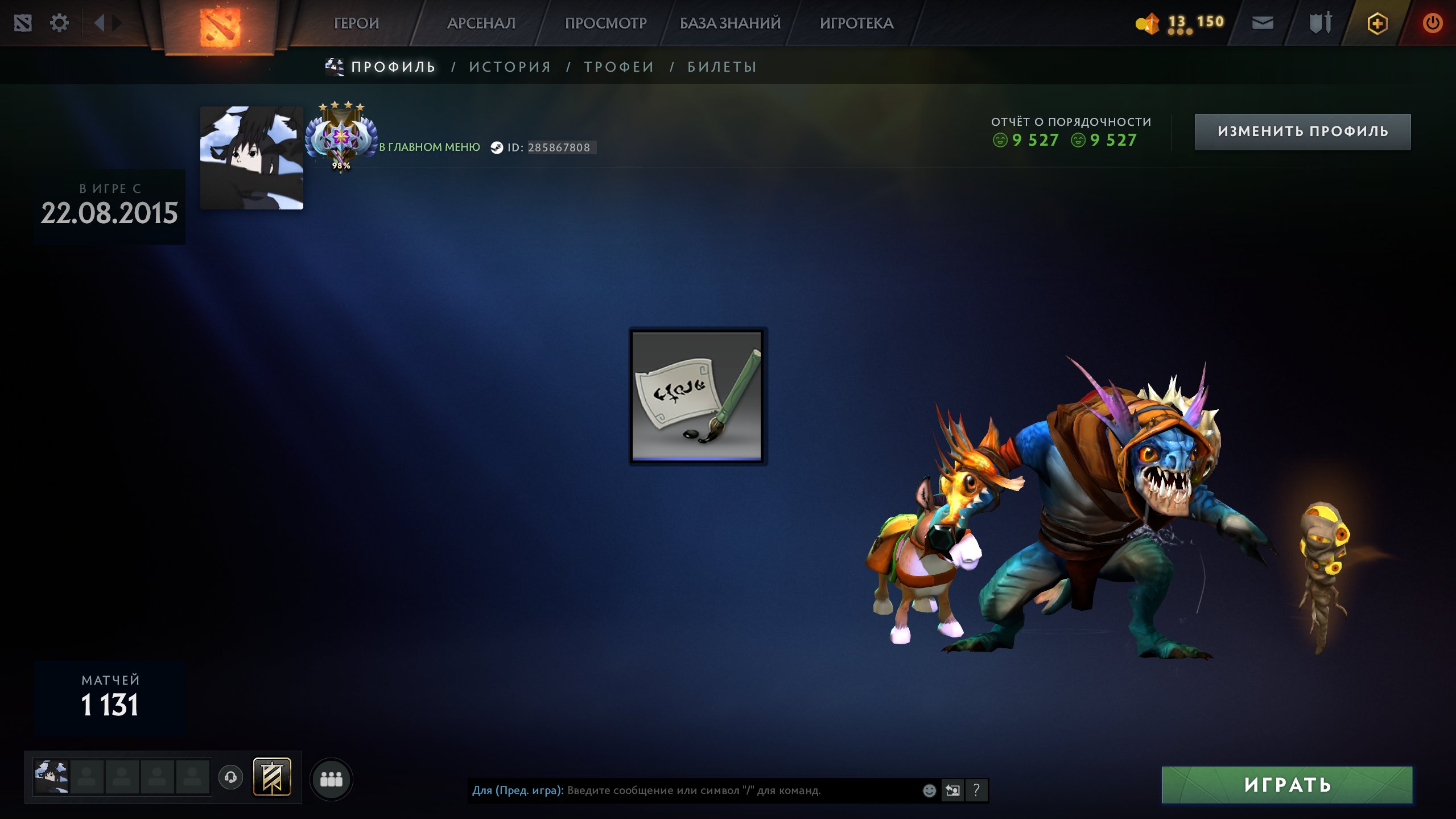
Task: Quit using the red power button
Action: click(x=1432, y=23)
